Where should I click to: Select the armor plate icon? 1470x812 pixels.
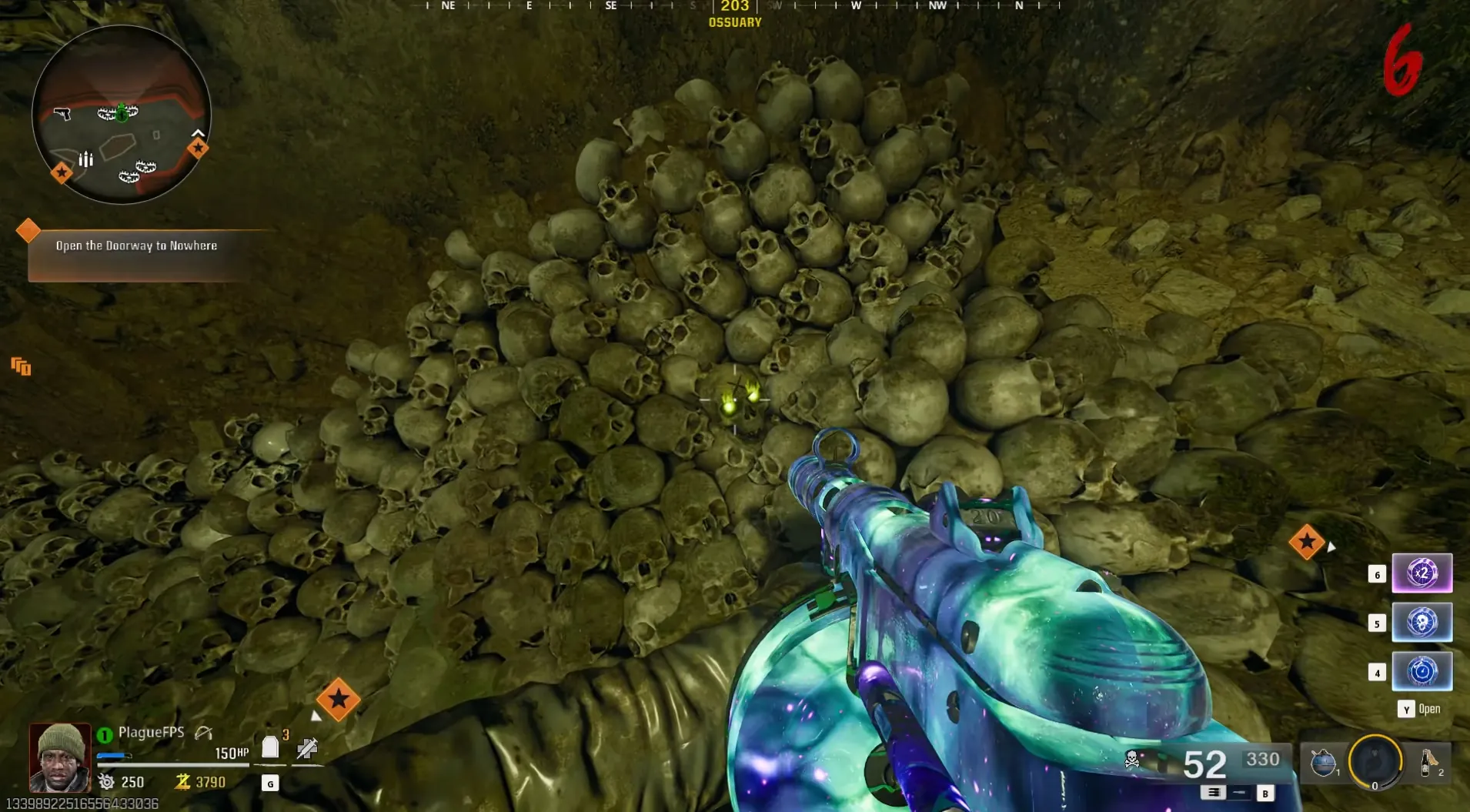pos(270,747)
